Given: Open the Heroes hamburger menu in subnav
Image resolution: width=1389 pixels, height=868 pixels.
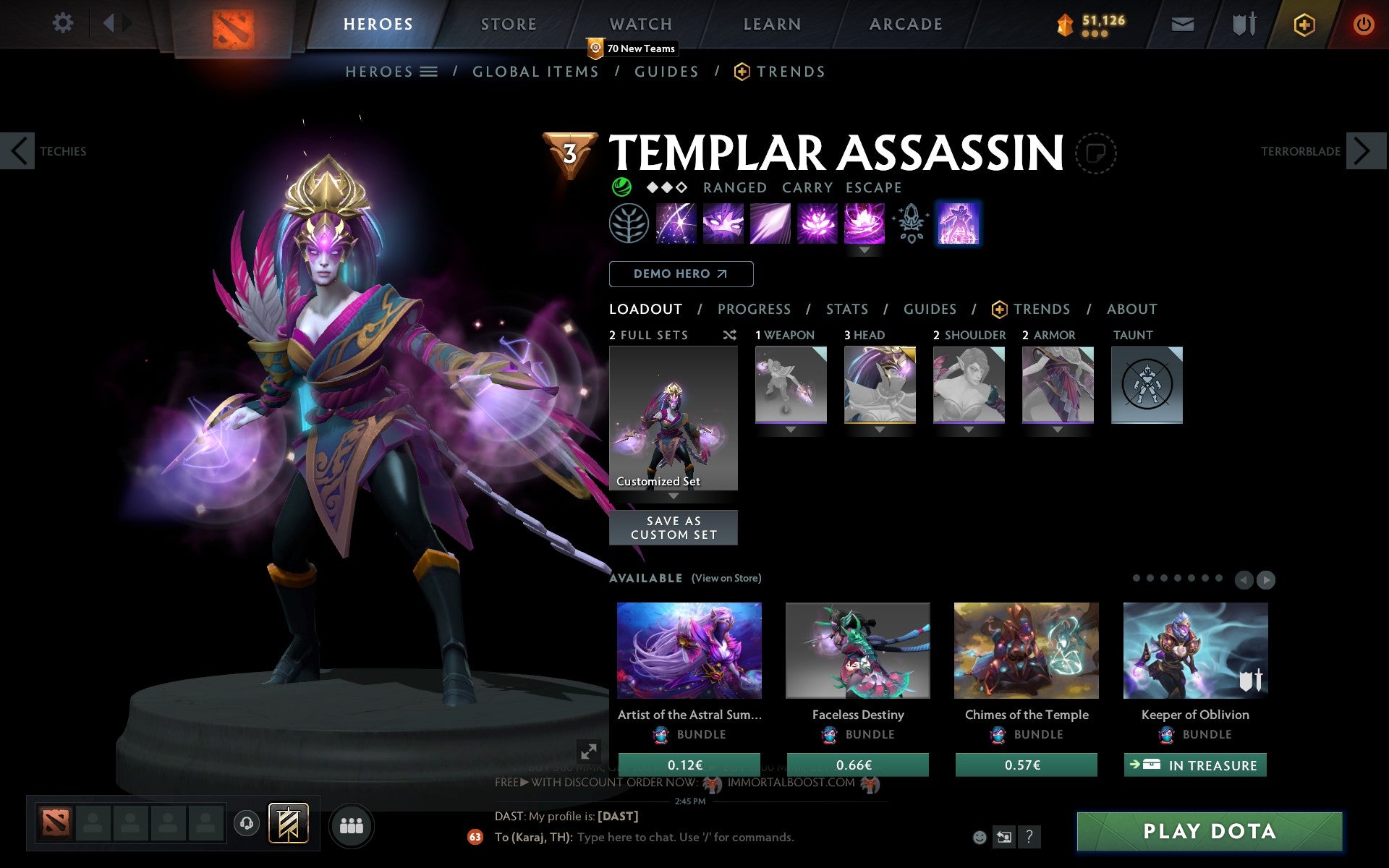Looking at the screenshot, I should tap(430, 72).
